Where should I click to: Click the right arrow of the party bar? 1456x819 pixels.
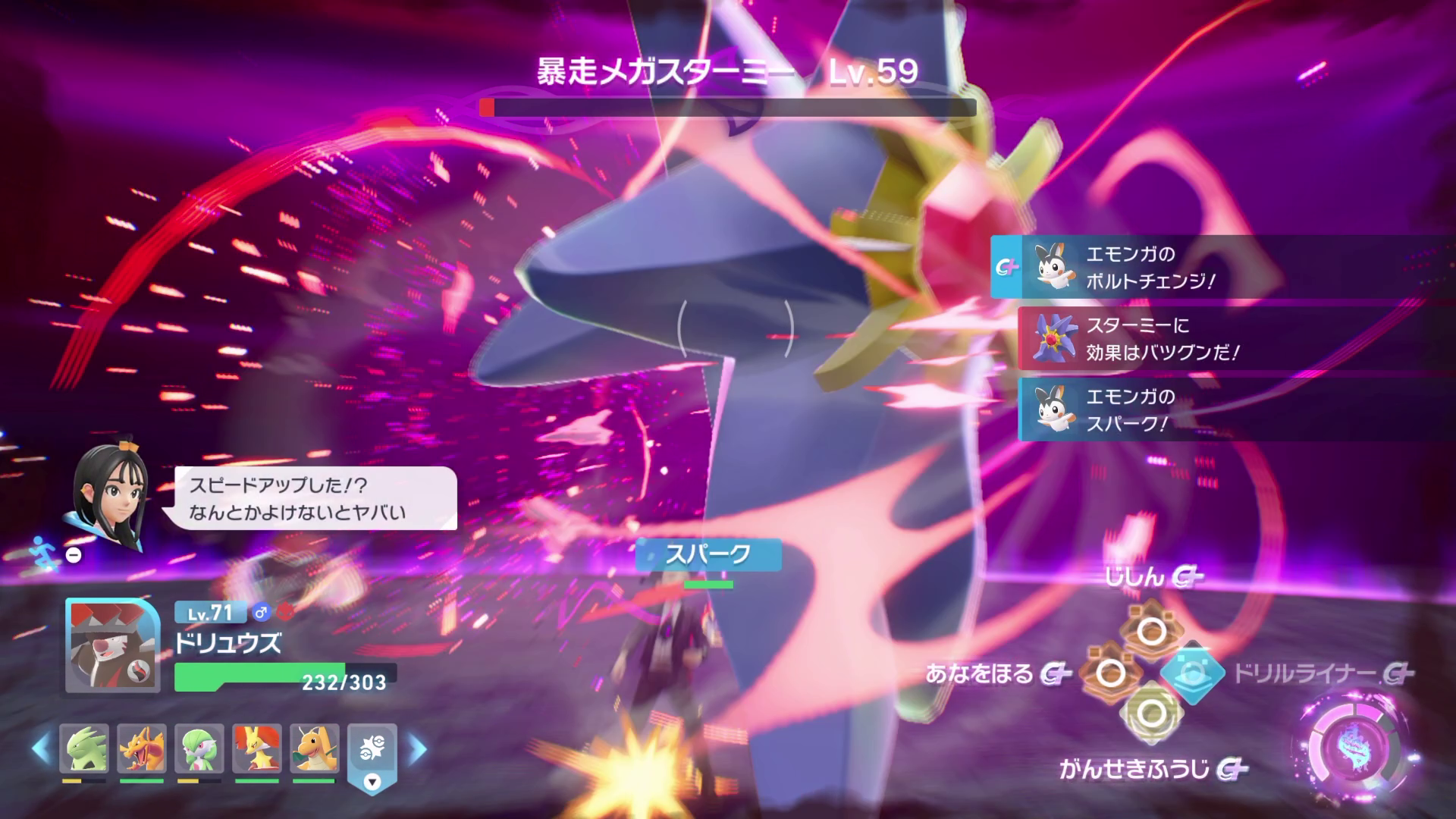click(417, 748)
